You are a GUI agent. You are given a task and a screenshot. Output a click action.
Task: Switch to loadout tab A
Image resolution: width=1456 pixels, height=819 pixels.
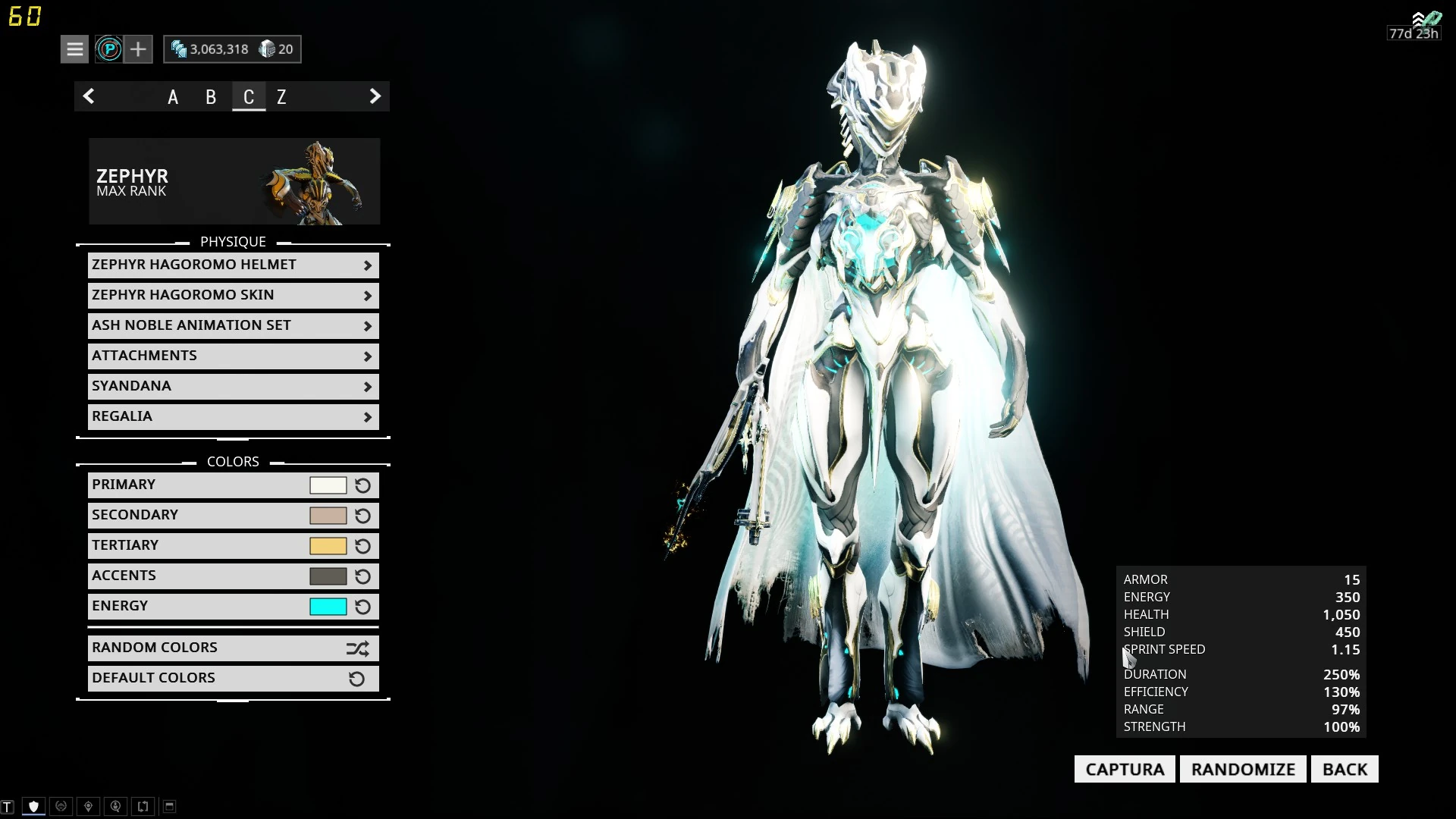tap(173, 97)
